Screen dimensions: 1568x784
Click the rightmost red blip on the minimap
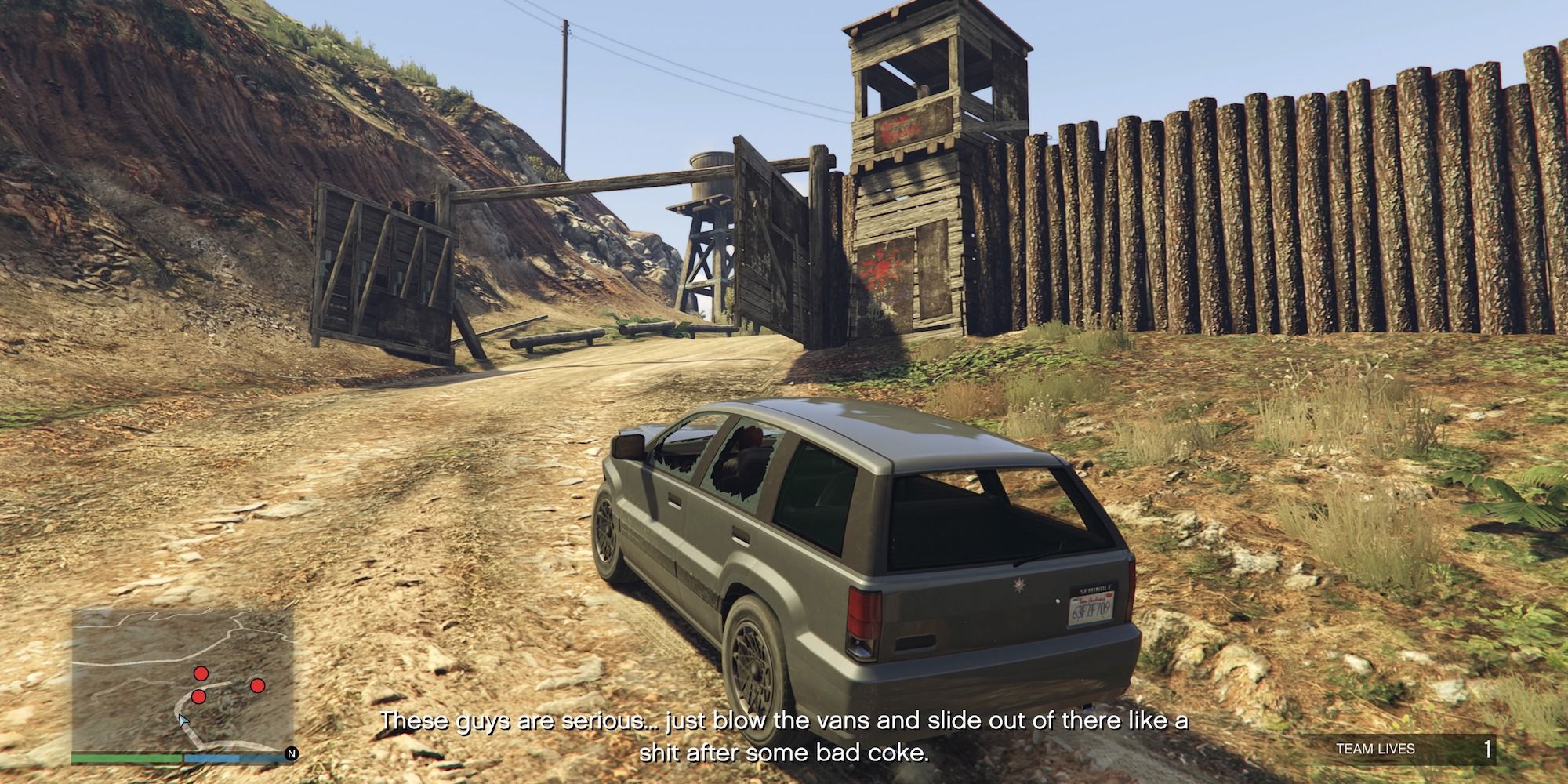(x=258, y=686)
